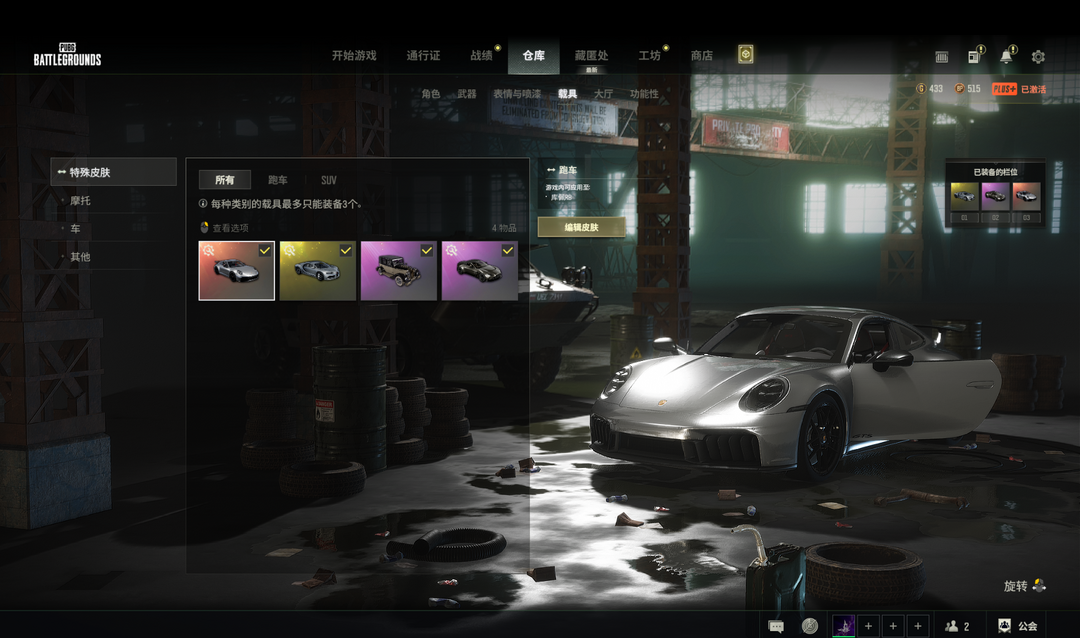1080x638 pixels.
Task: Open the 商店 store tab
Action: click(702, 56)
